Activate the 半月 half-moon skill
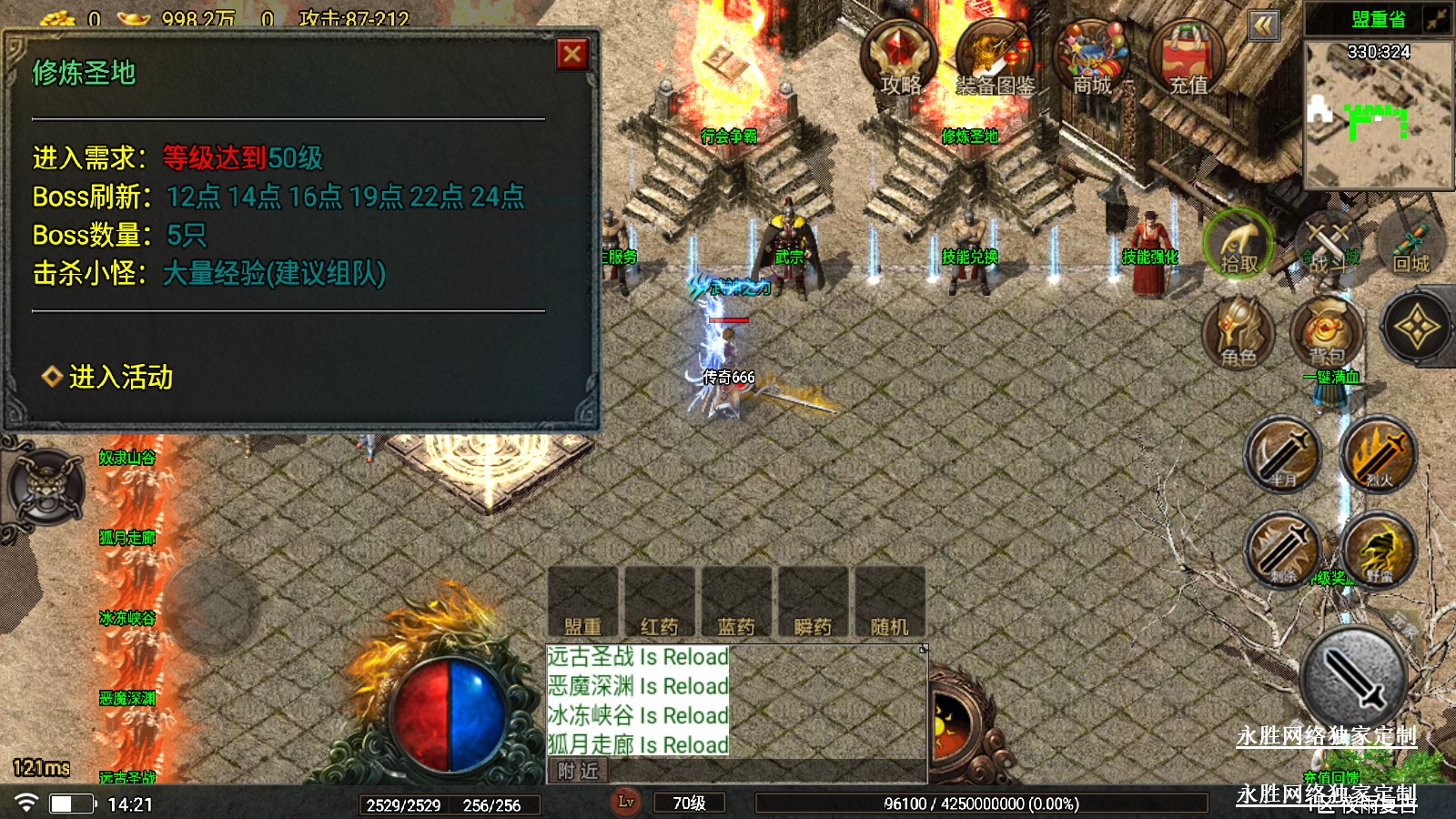 pos(1283,454)
